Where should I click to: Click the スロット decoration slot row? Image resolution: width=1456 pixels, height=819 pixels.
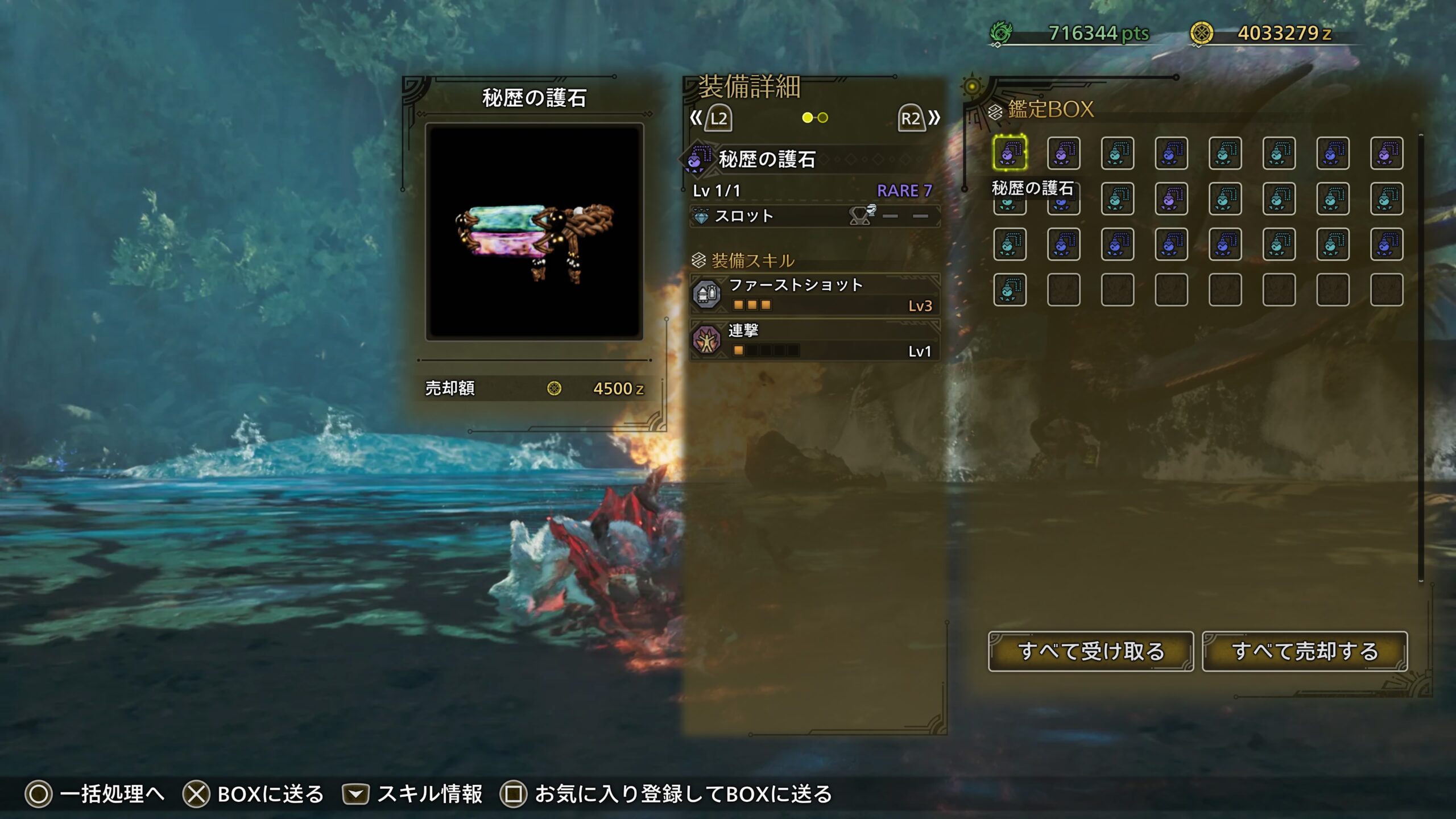click(x=814, y=216)
